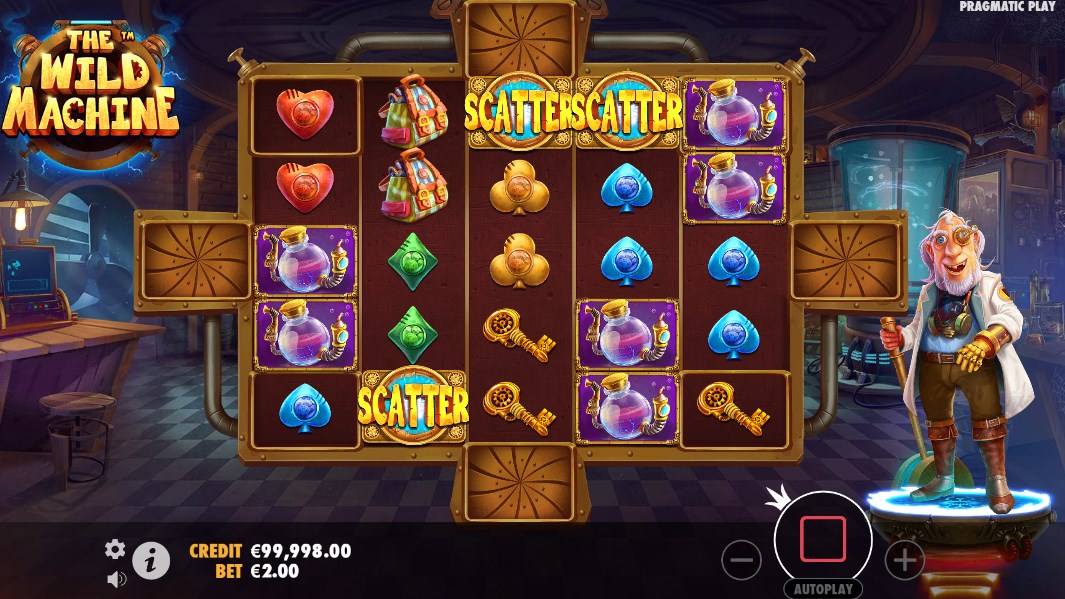Open the Autoplay options
The image size is (1065, 599).
pos(822,589)
